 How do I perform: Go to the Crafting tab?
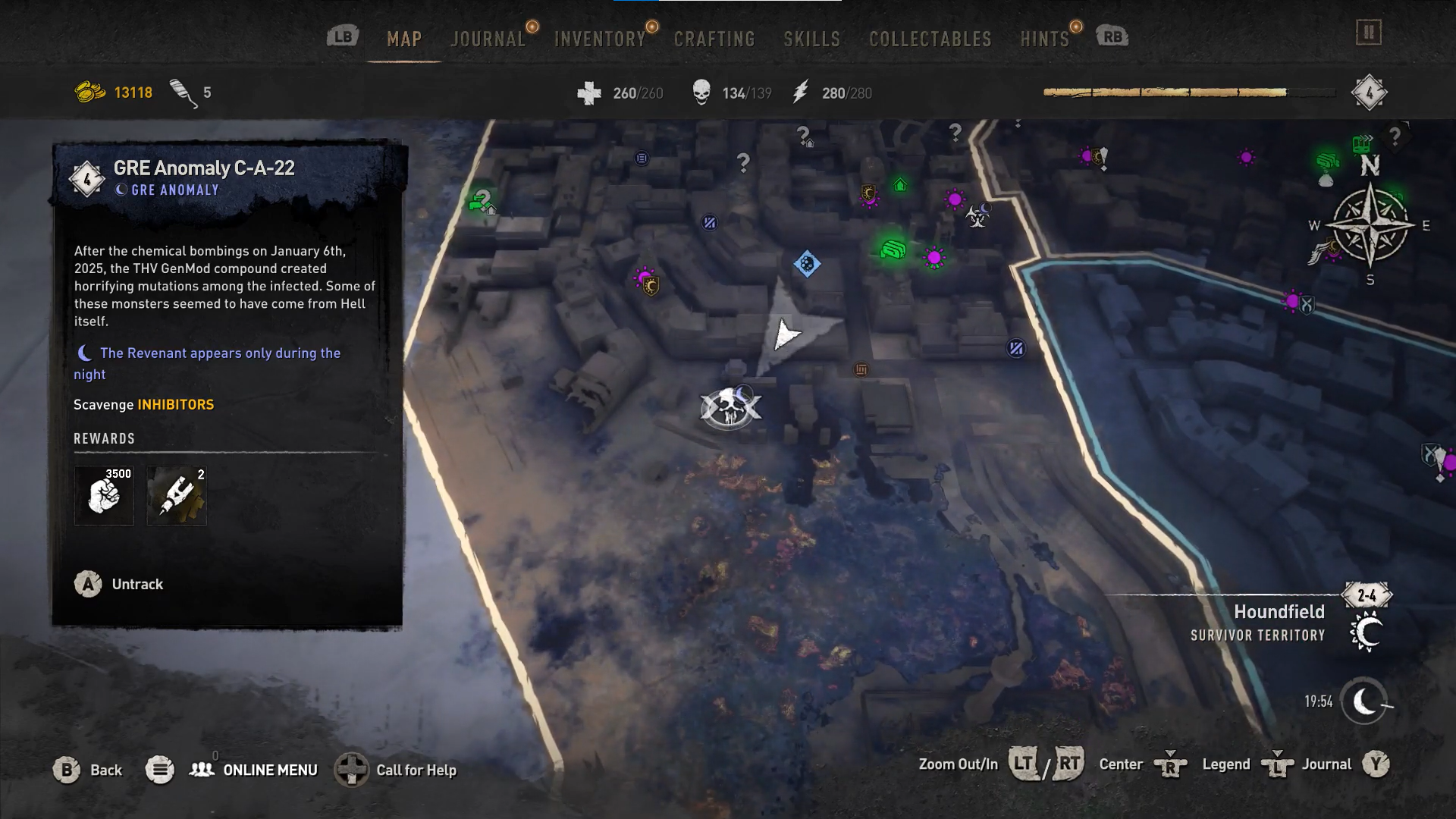(x=714, y=39)
